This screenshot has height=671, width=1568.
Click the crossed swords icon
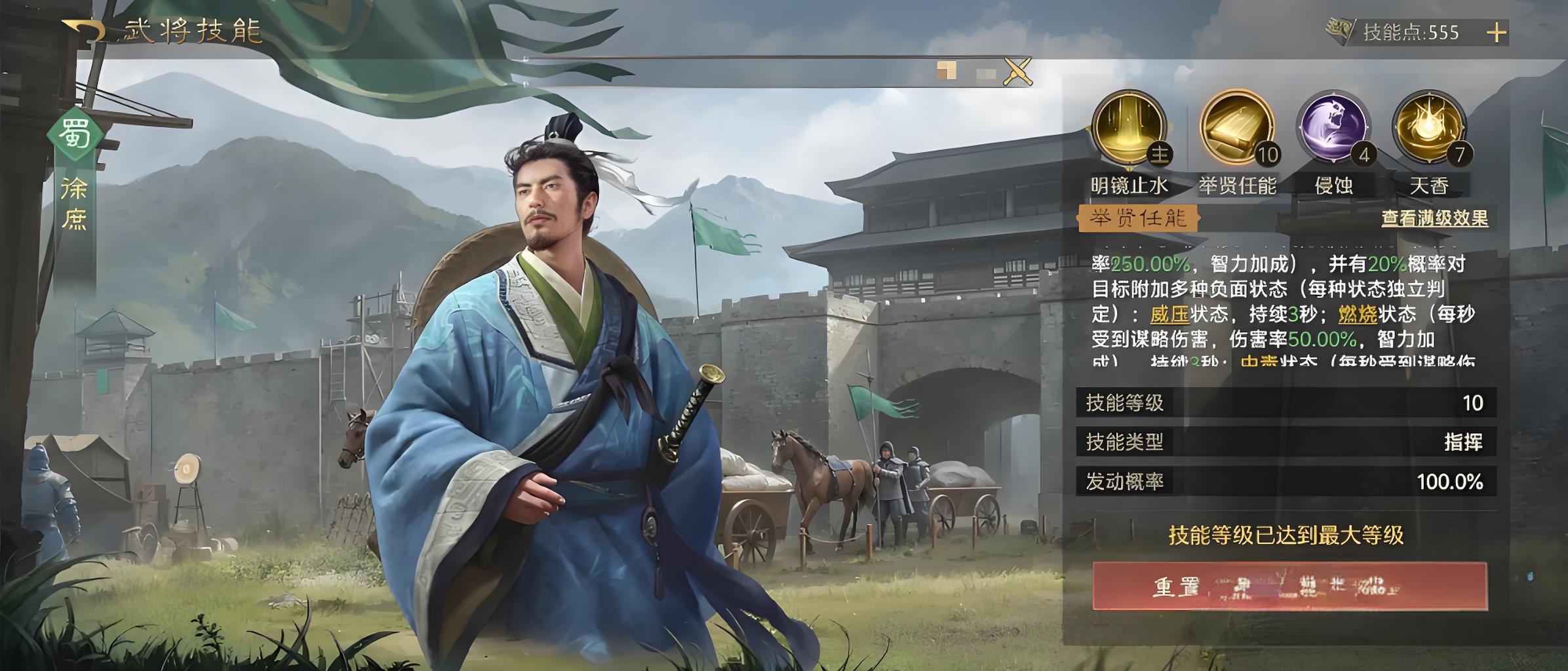tap(1017, 71)
